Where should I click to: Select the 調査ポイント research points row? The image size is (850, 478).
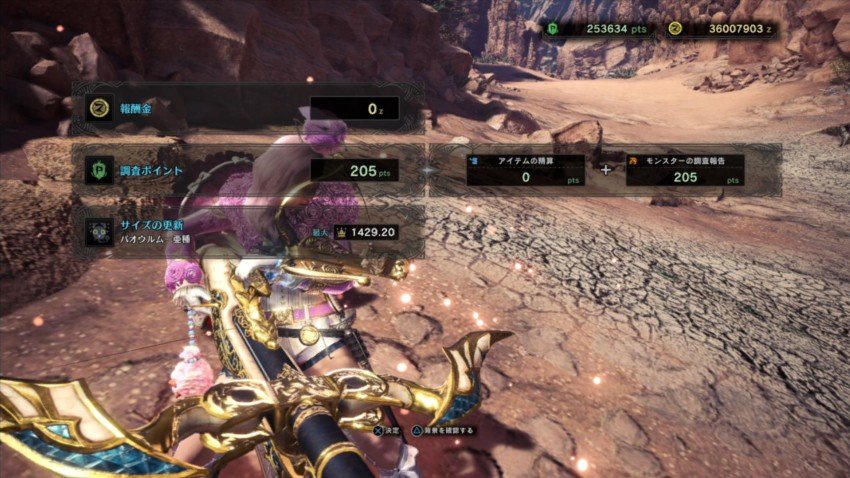pos(247,171)
